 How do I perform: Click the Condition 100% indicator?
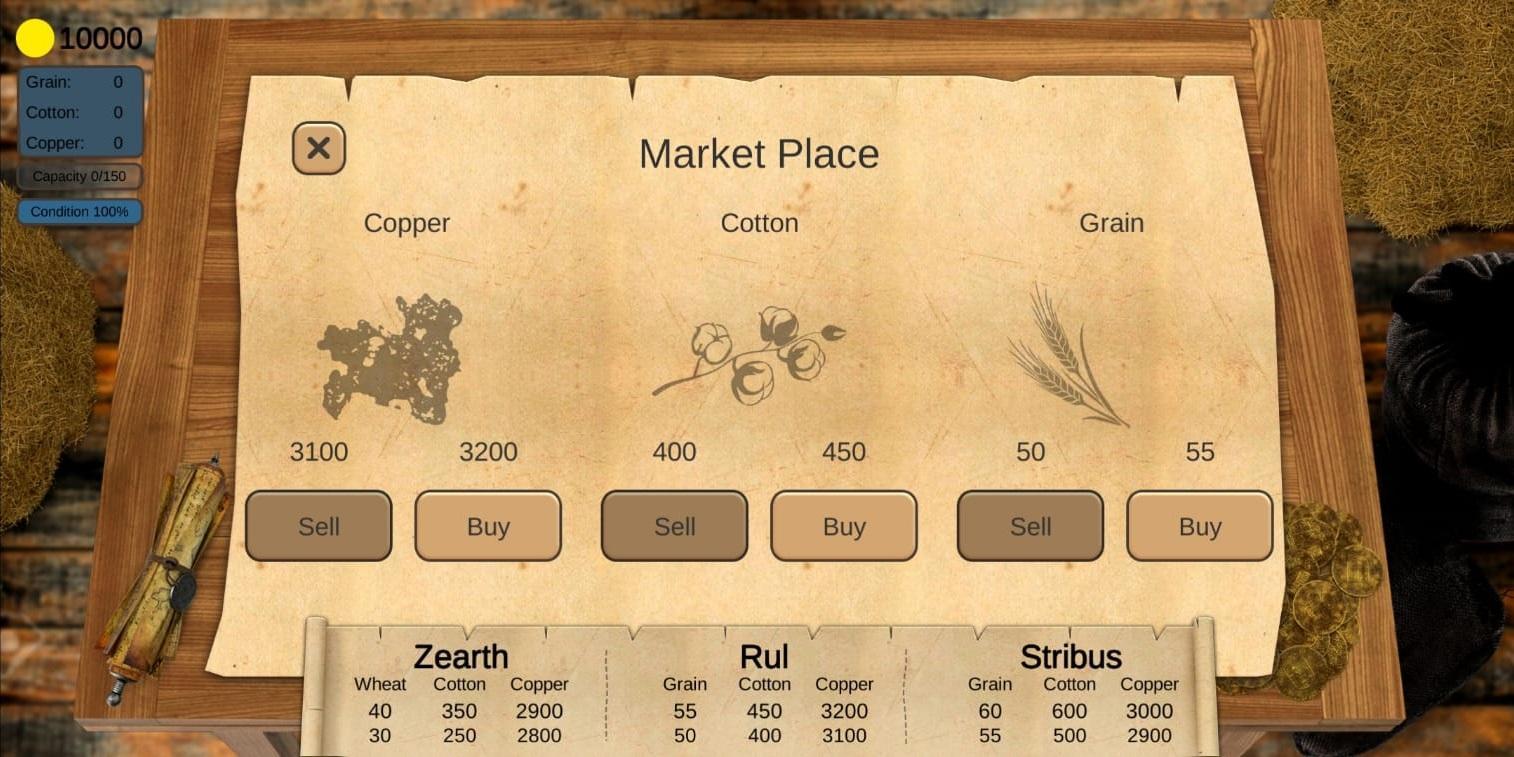pos(79,211)
